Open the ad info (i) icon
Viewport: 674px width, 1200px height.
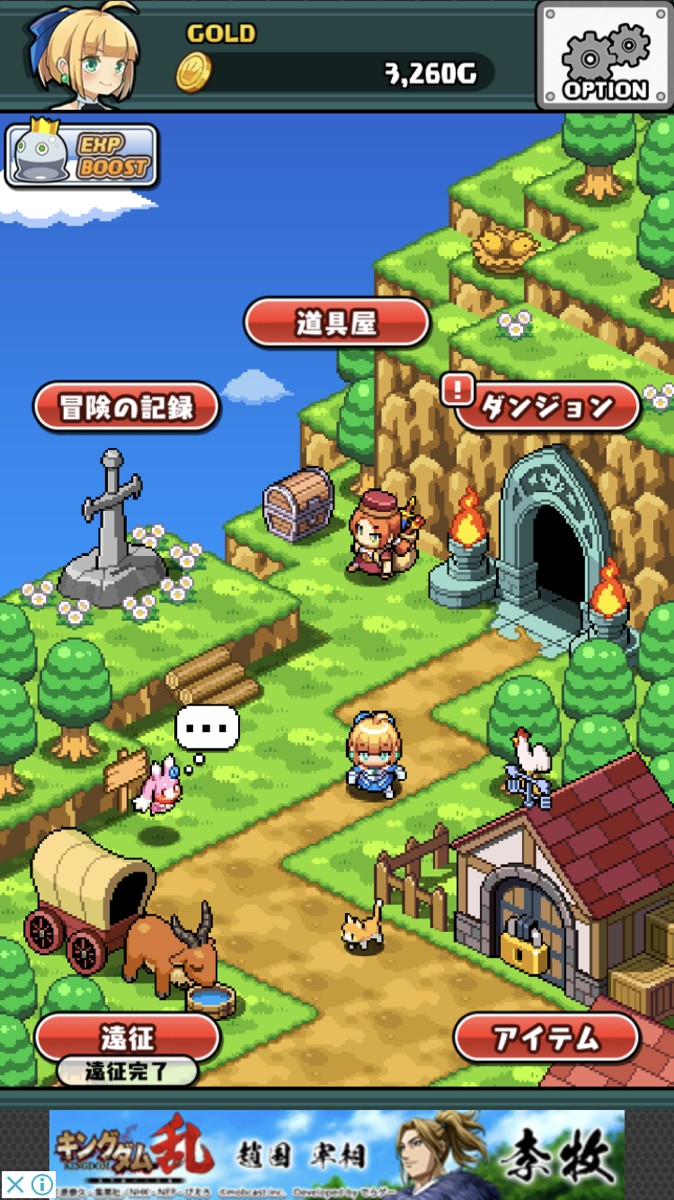click(40, 1186)
